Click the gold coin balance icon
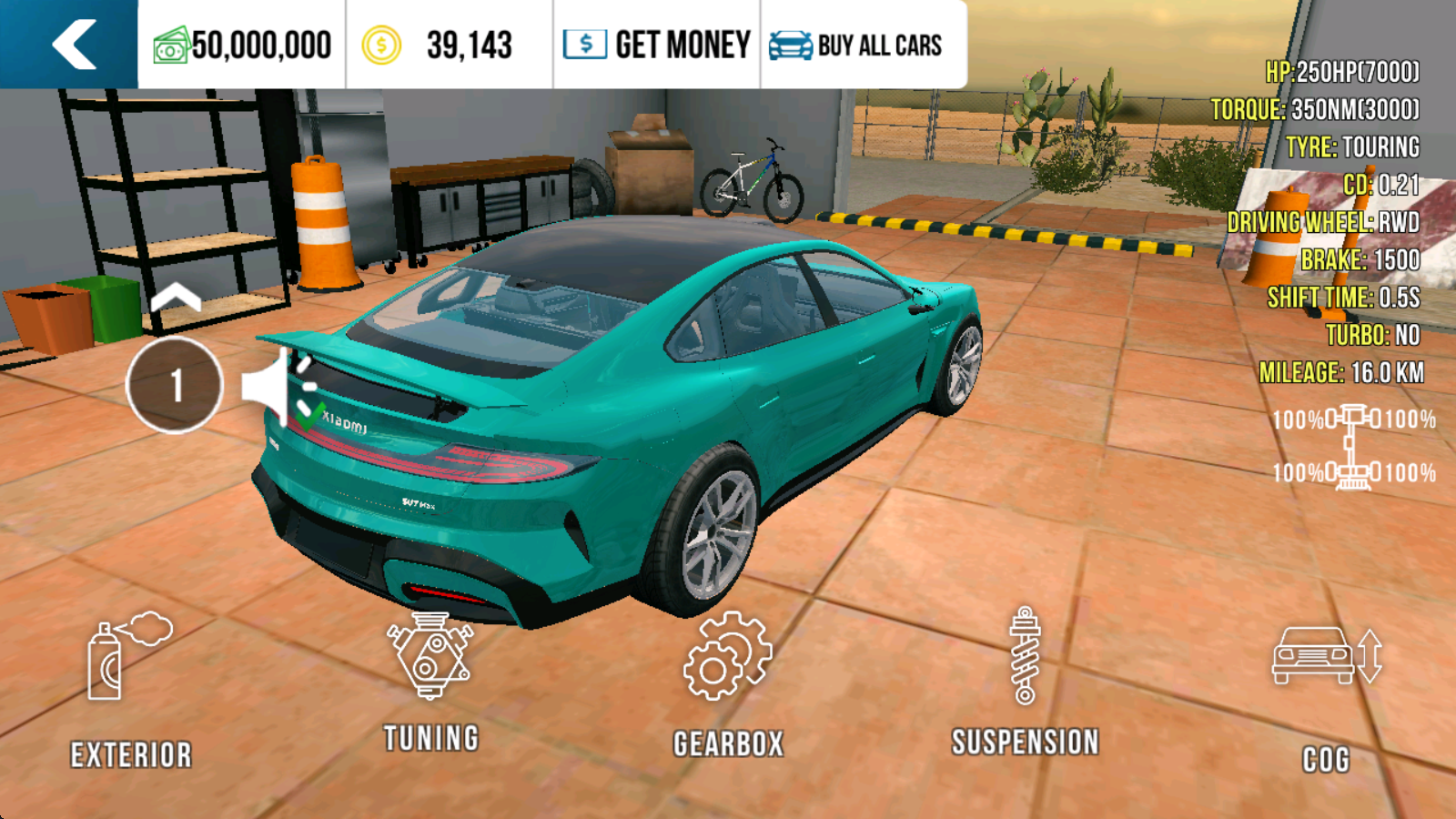The height and width of the screenshot is (819, 1456). [381, 45]
